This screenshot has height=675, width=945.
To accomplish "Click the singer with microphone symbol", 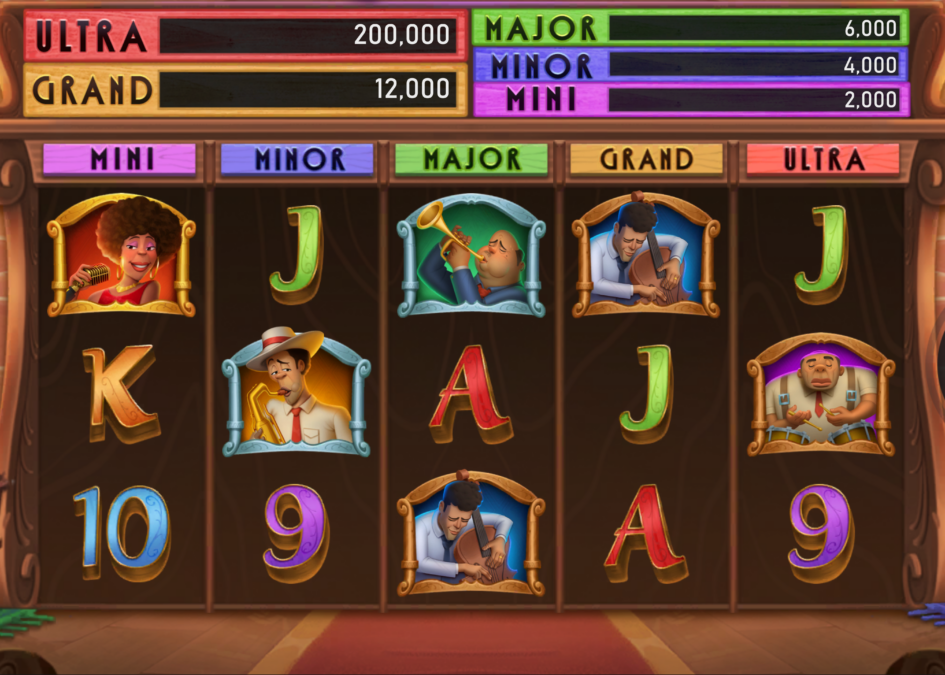I will click(x=121, y=255).
